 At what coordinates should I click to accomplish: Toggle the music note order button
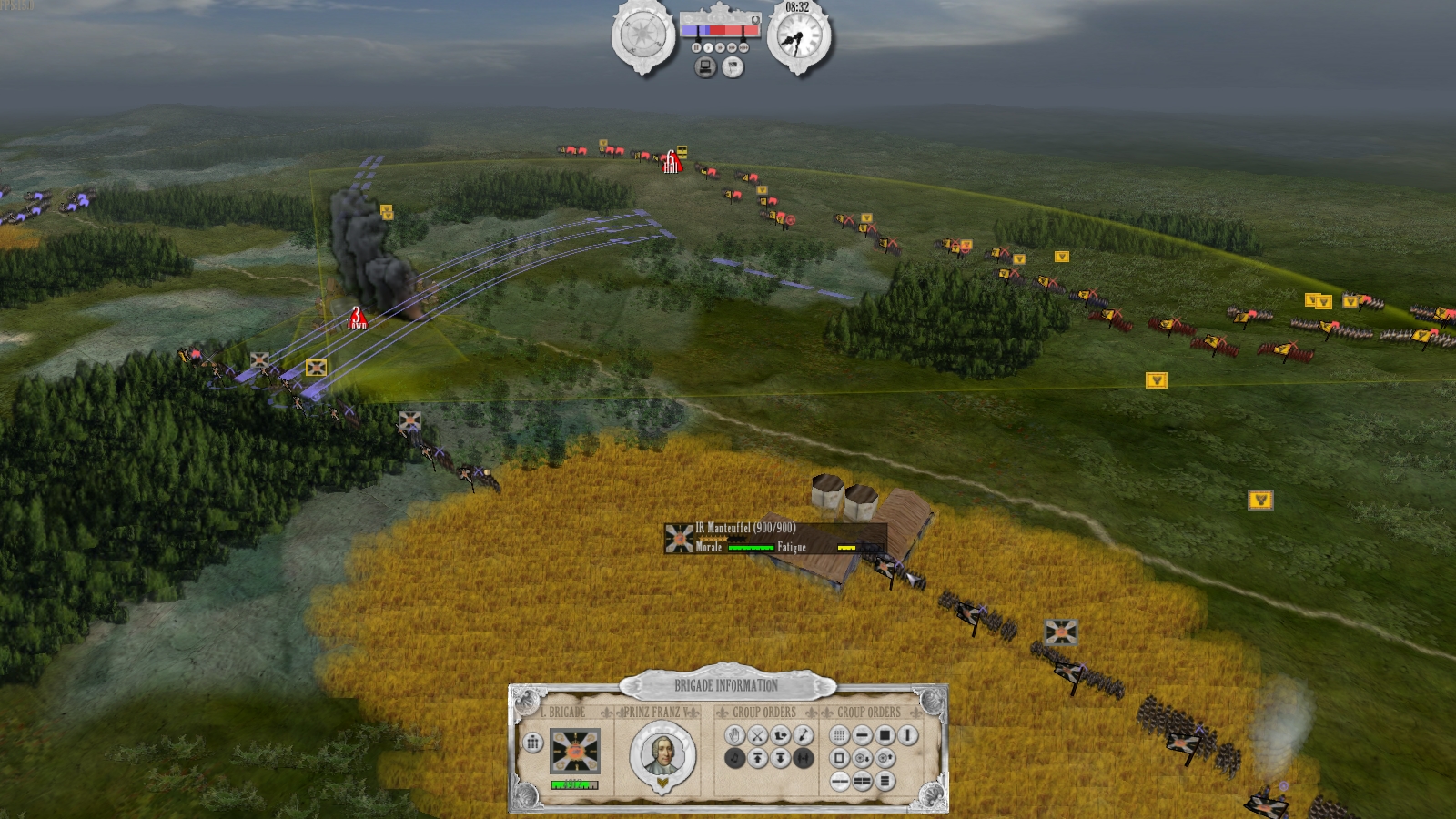tap(735, 757)
